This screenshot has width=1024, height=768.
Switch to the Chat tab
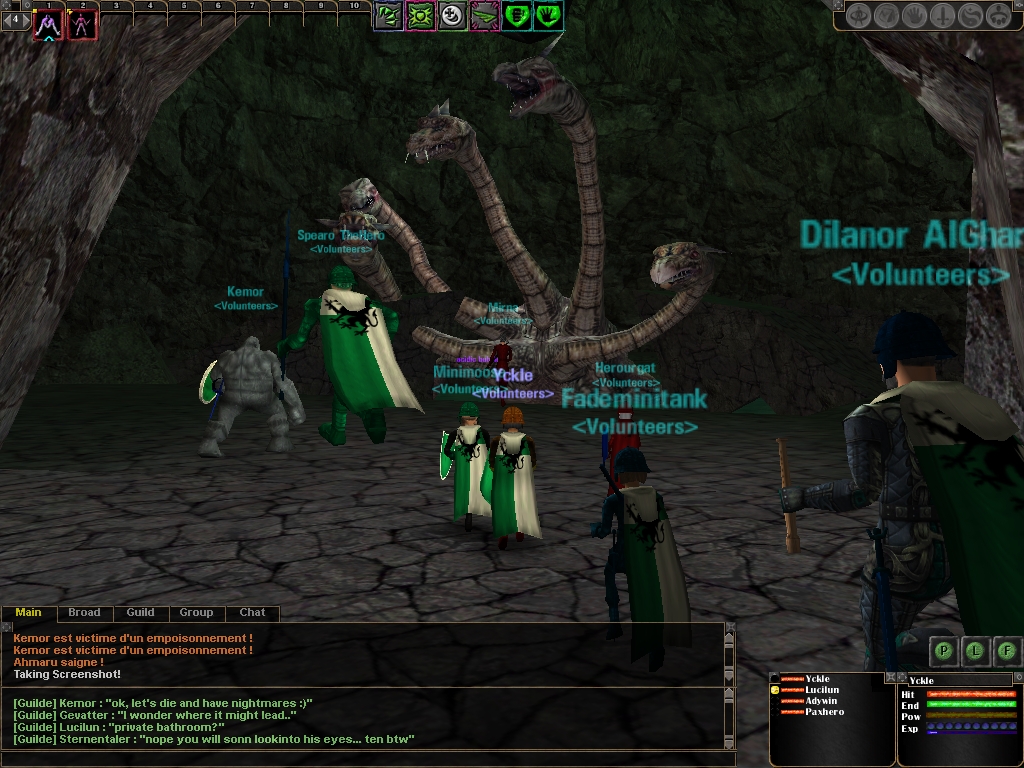252,612
